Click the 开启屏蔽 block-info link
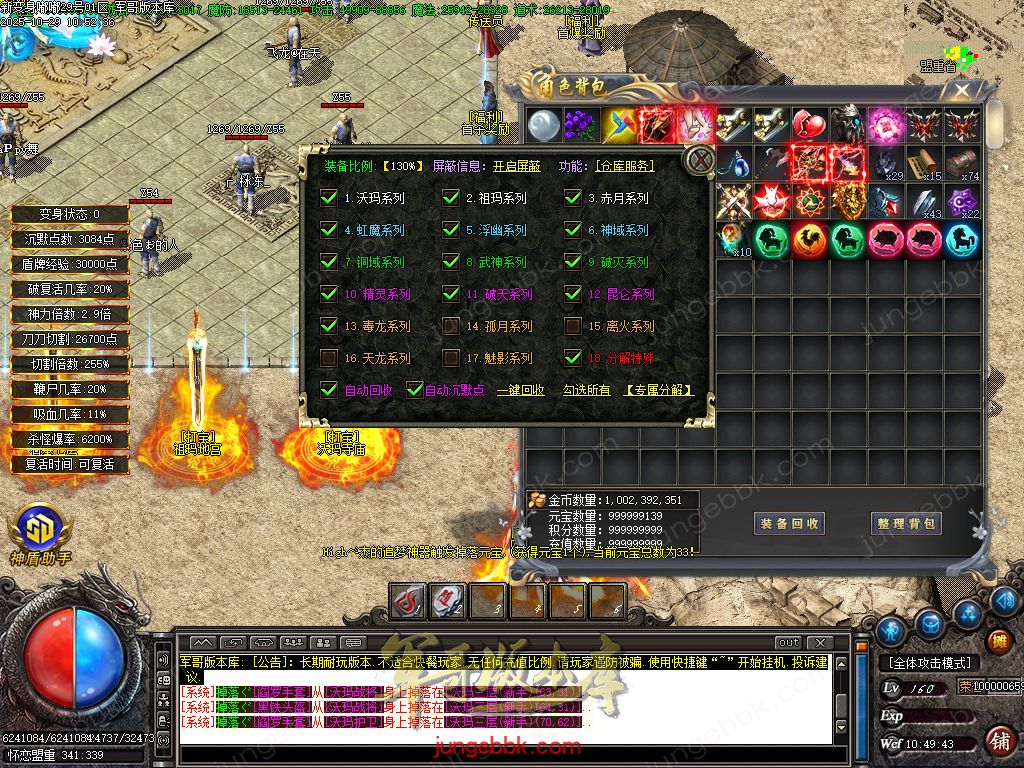 click(x=516, y=166)
